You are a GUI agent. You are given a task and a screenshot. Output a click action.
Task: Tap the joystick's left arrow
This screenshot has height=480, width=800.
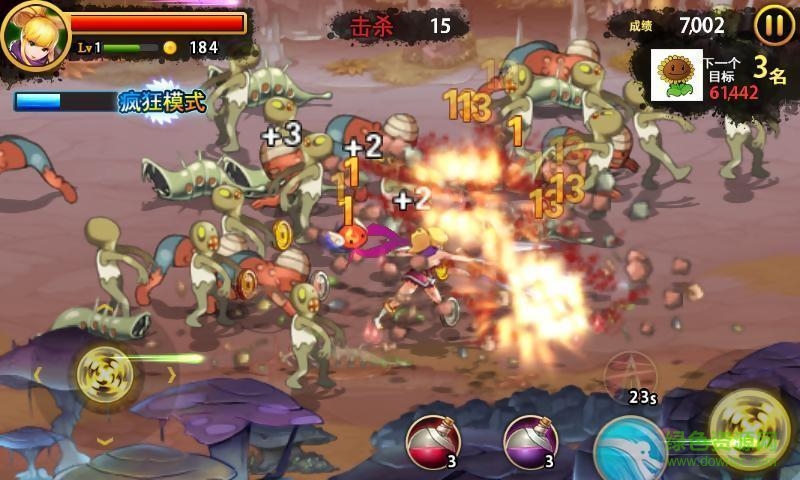[37, 375]
